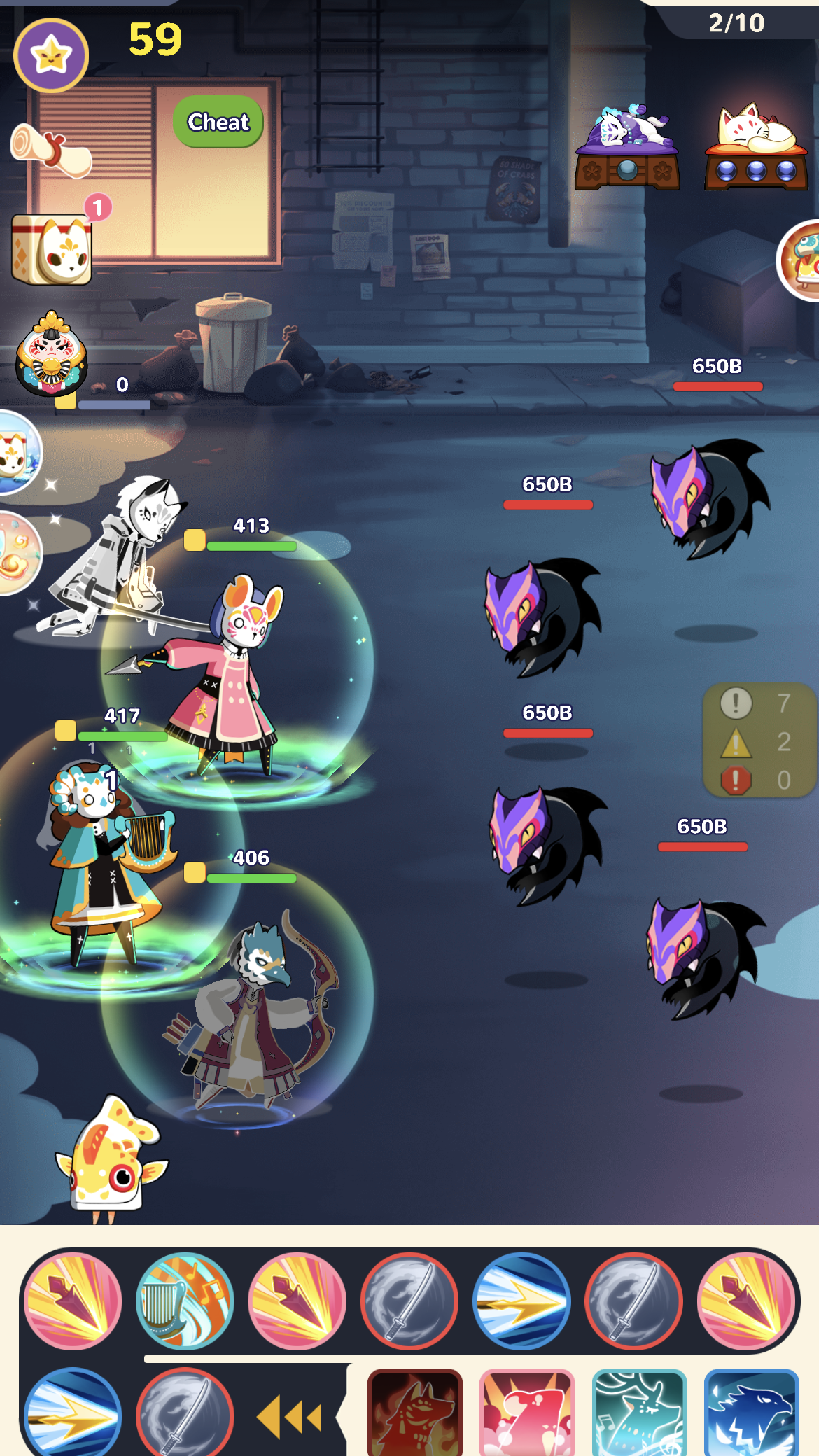Choose the pink card
Screen dimensions: 819x1456
[x=527, y=1413]
